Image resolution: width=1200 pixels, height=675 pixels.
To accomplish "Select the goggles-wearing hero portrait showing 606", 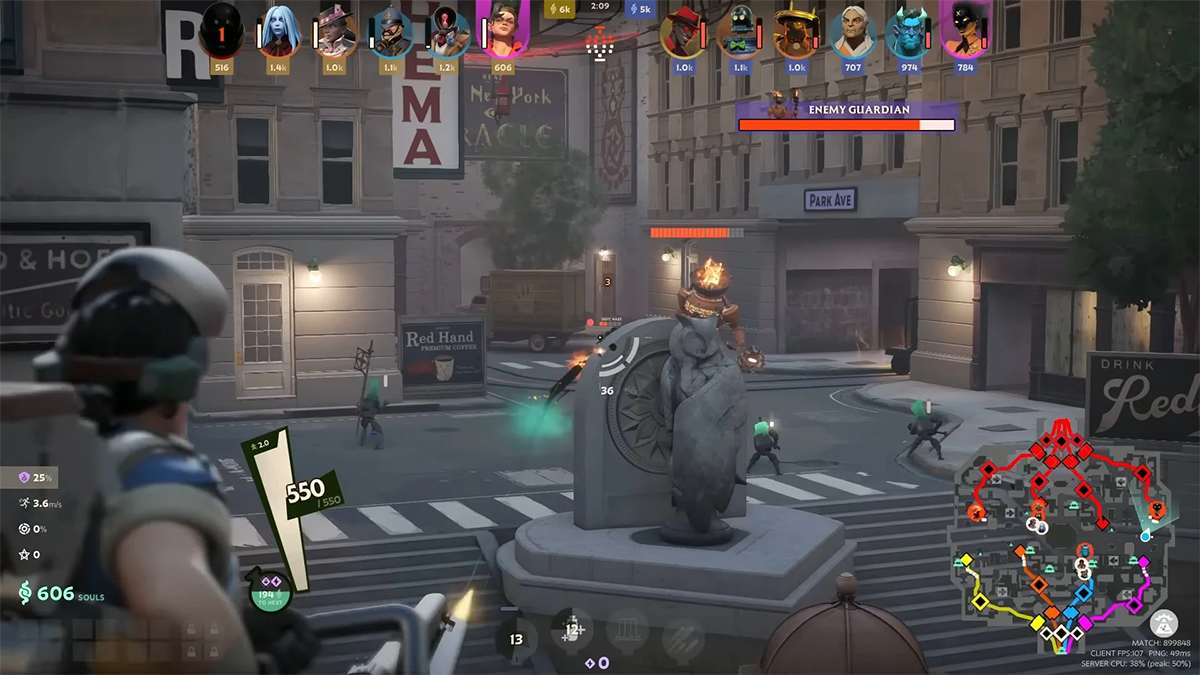I will [503, 32].
